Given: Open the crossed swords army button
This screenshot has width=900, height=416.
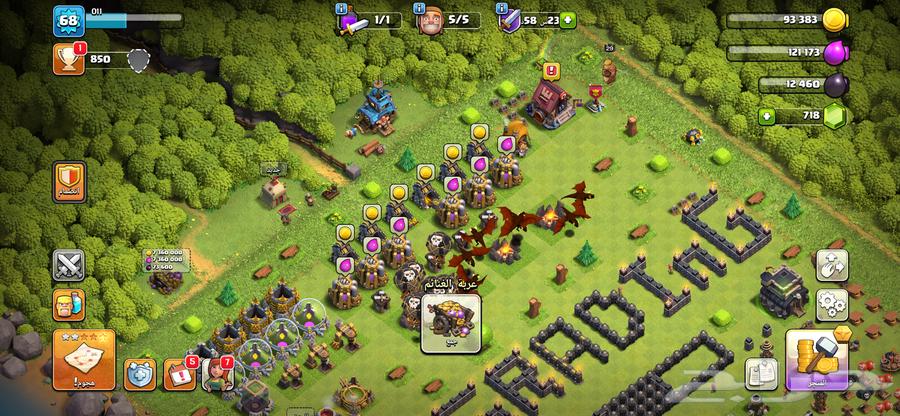Looking at the screenshot, I should 69,266.
